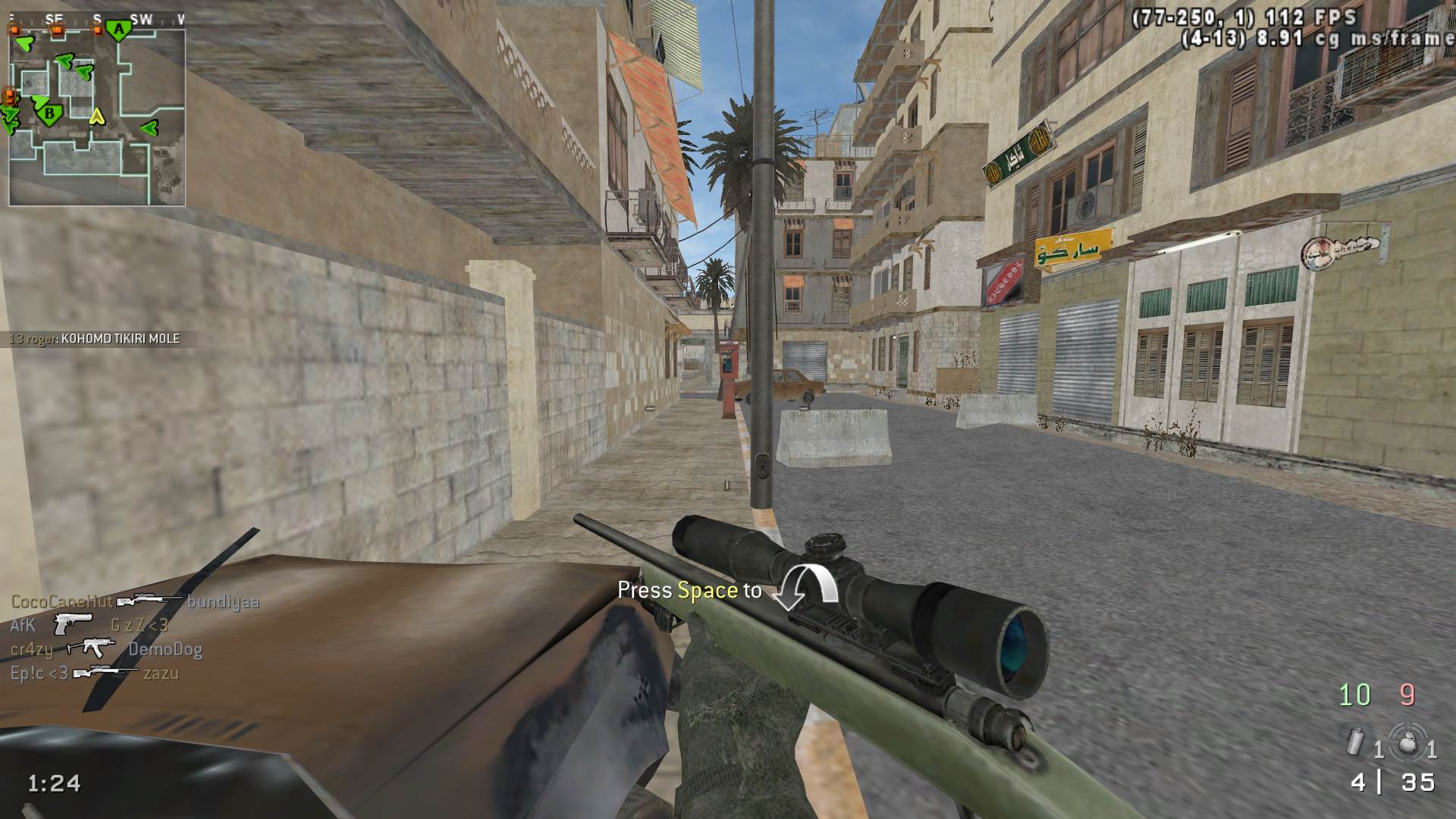Select bomb site A marker on minimap
The height and width of the screenshot is (819, 1456).
(118, 30)
